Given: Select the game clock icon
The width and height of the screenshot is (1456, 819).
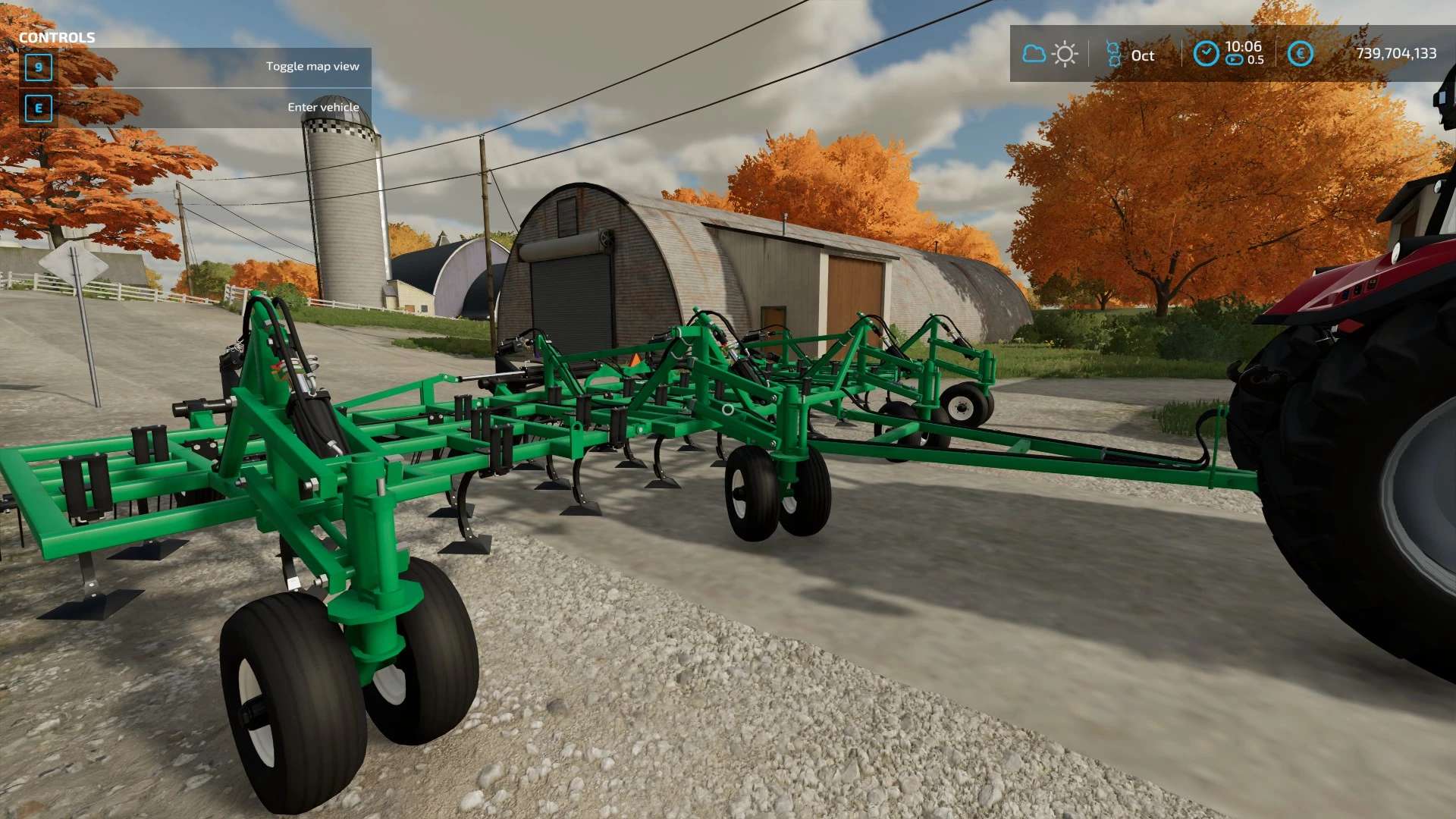Looking at the screenshot, I should (x=1206, y=54).
